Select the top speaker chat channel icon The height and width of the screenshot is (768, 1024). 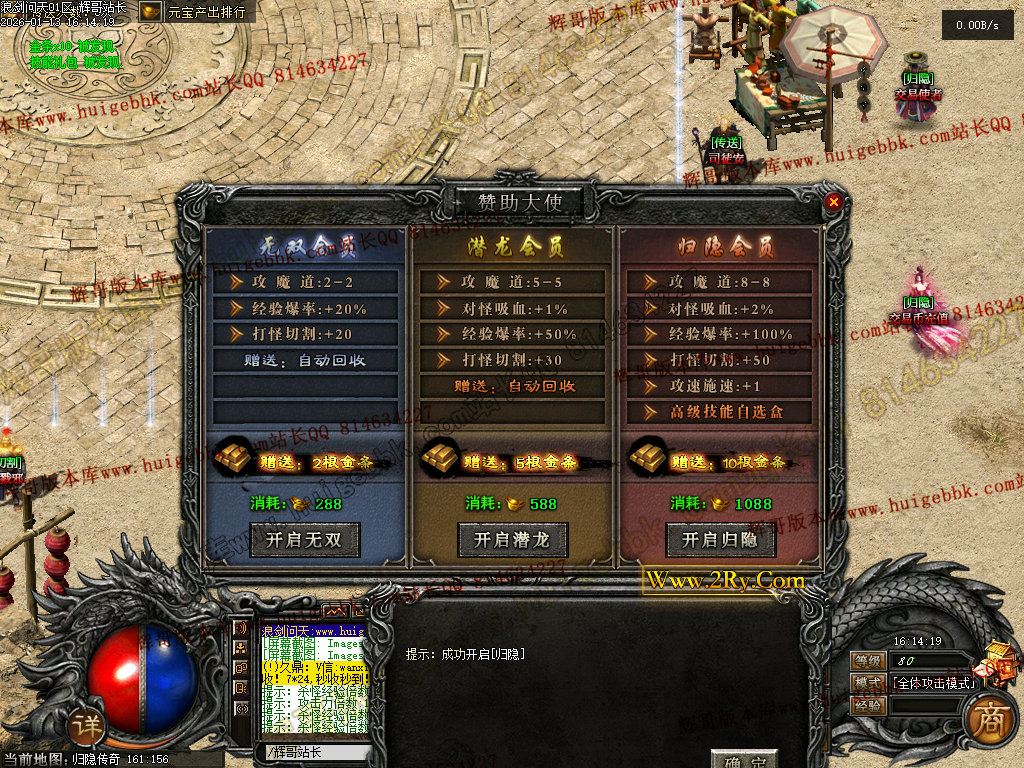click(x=241, y=628)
